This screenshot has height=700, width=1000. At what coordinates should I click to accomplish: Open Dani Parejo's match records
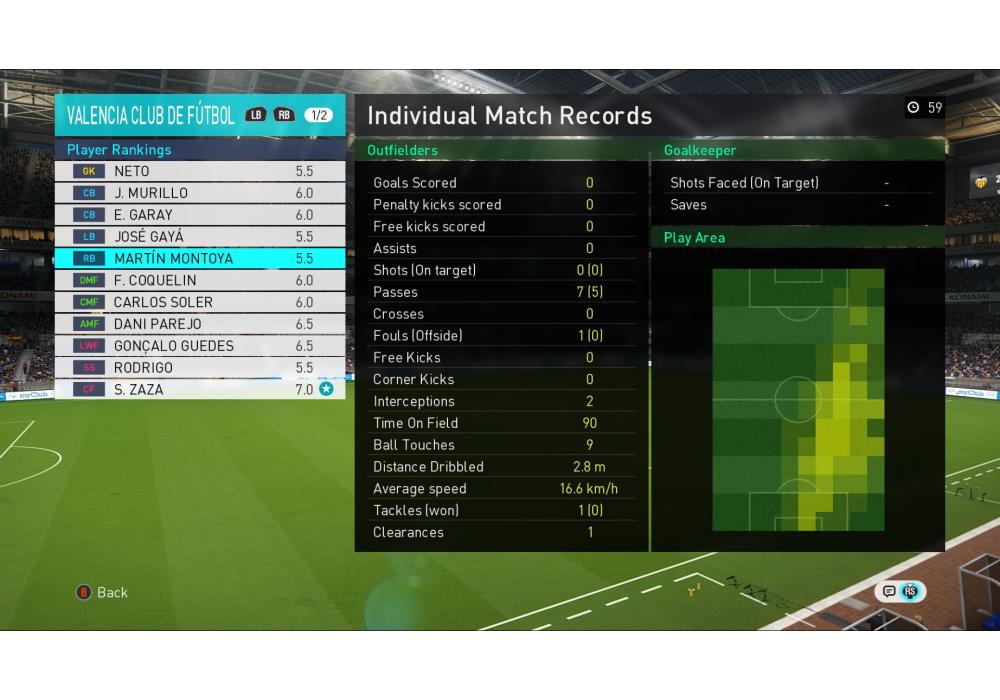tap(200, 324)
